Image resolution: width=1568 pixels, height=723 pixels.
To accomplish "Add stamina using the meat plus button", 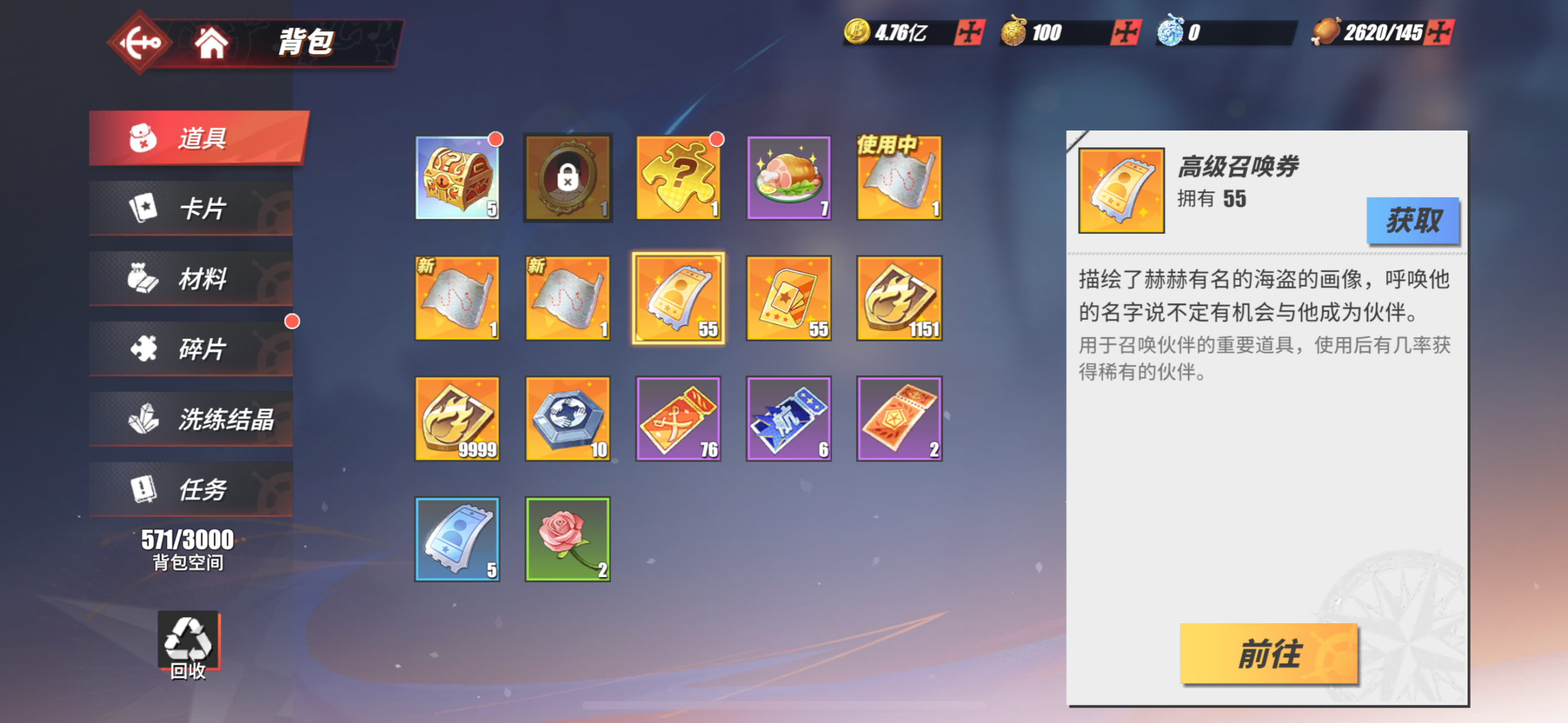I will pyautogui.click(x=1439, y=32).
